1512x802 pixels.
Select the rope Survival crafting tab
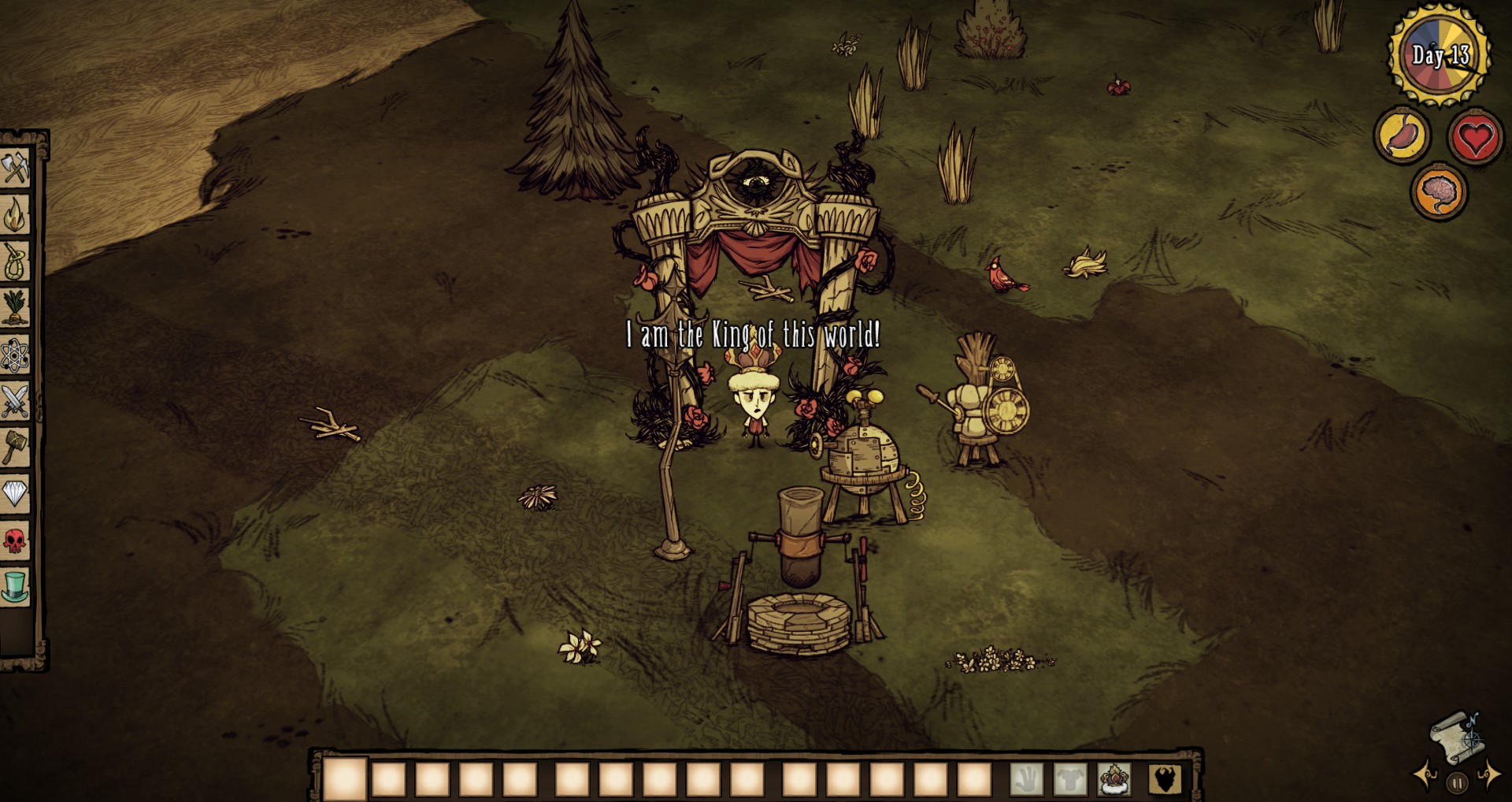(15, 261)
